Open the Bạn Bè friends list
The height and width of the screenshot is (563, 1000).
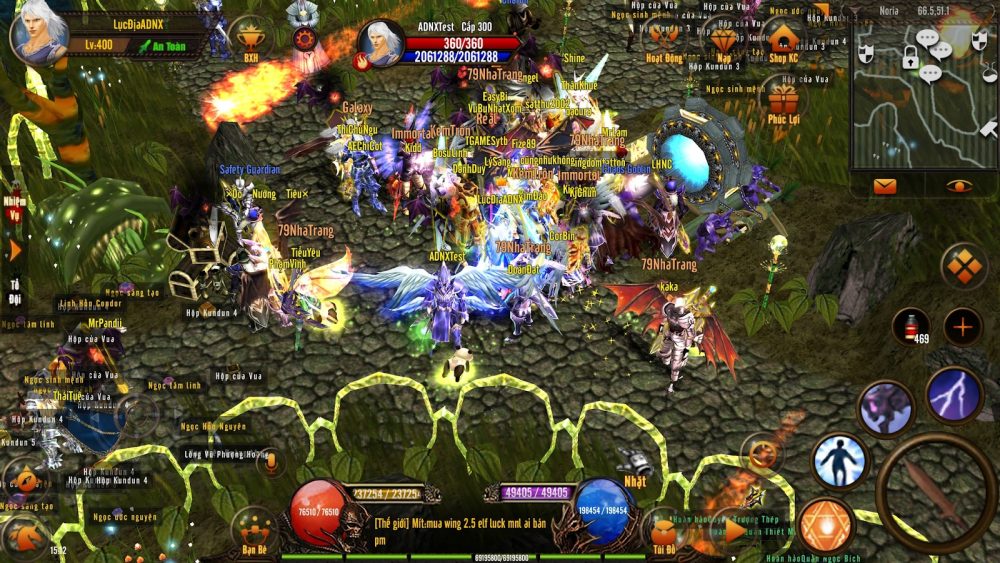click(x=254, y=530)
